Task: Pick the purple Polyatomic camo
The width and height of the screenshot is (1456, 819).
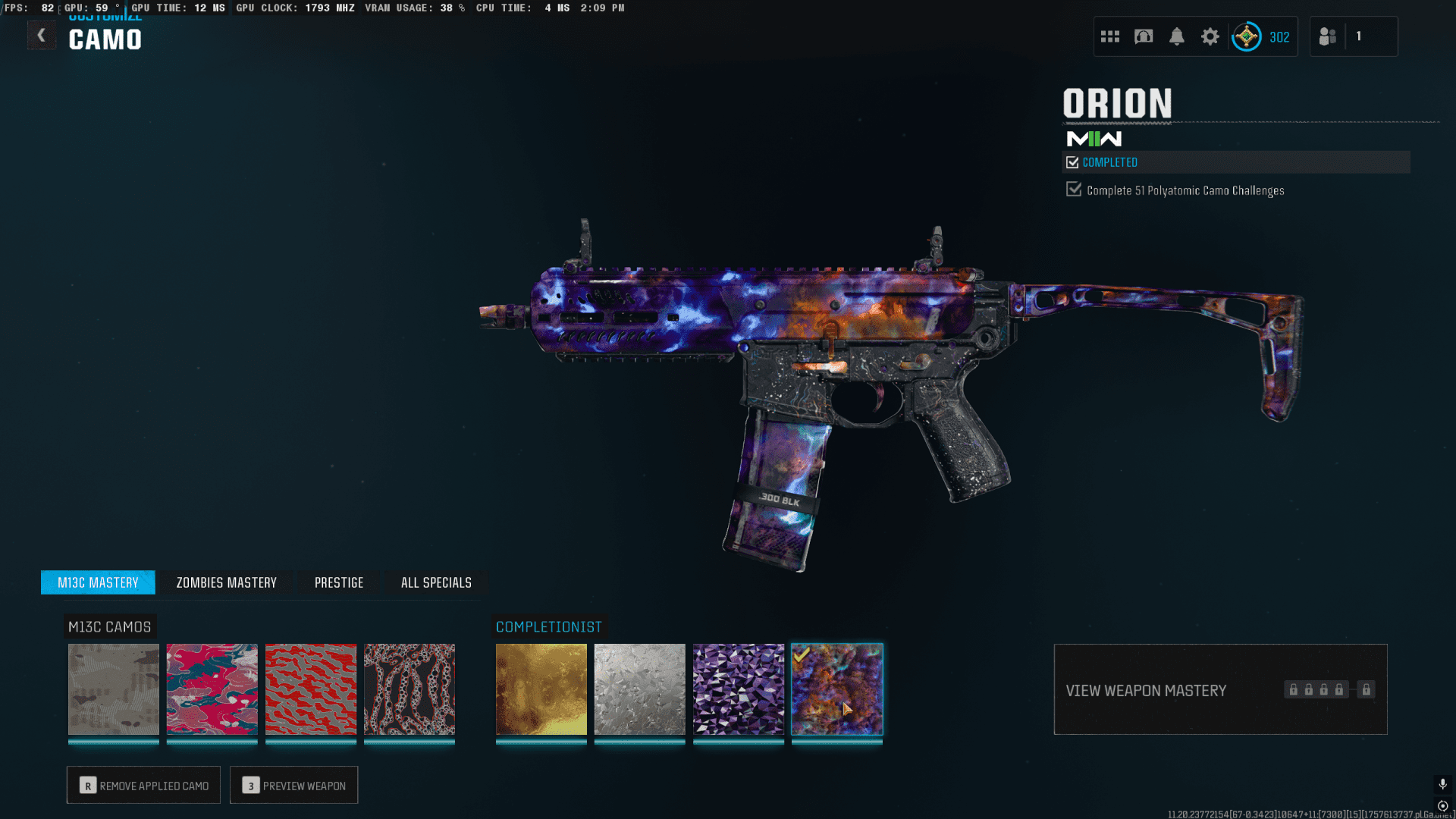Action: [739, 689]
